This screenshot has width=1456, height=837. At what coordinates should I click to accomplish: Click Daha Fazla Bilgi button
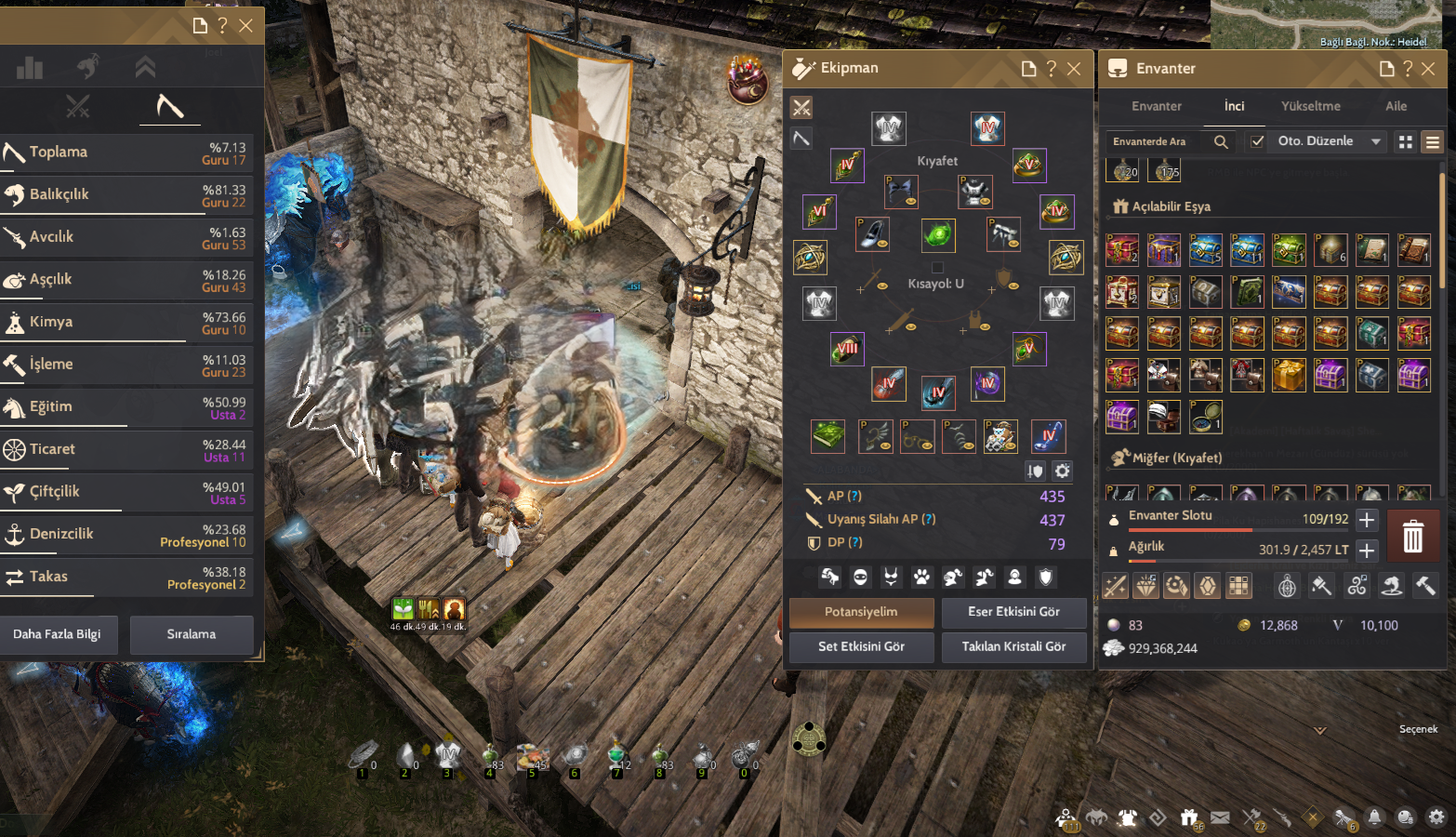tap(57, 634)
